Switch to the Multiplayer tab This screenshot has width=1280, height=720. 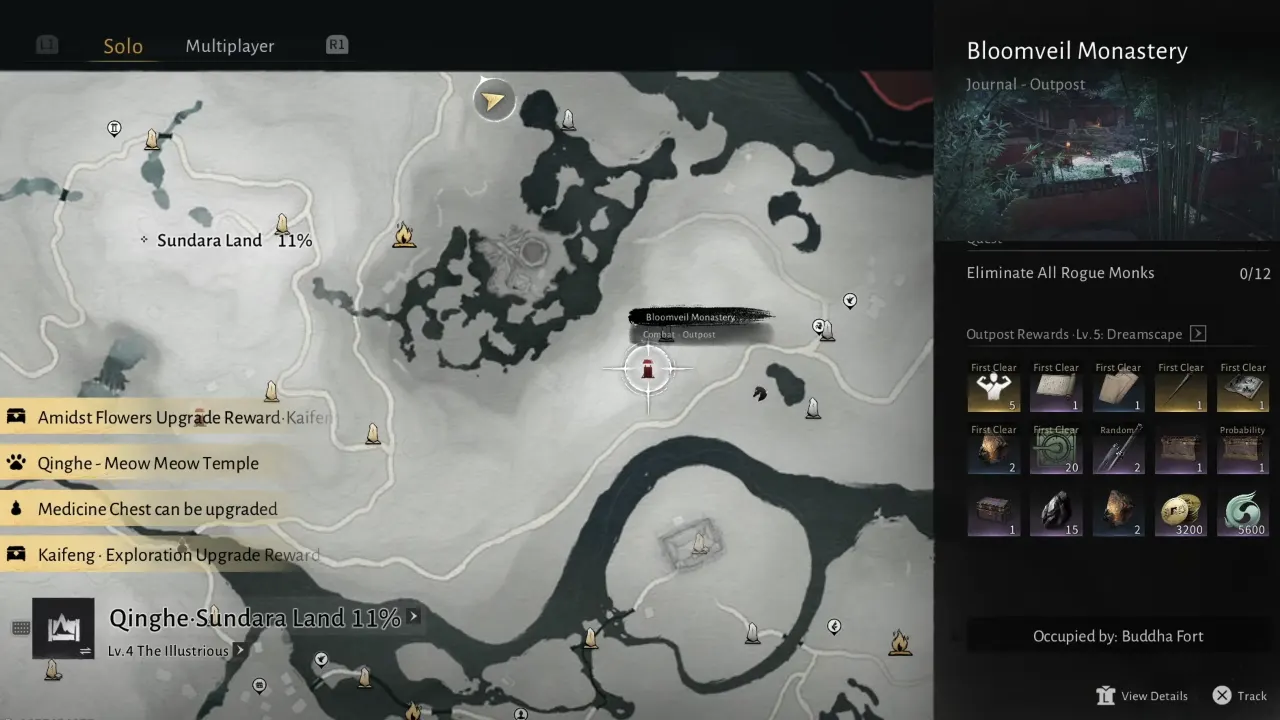pos(229,46)
